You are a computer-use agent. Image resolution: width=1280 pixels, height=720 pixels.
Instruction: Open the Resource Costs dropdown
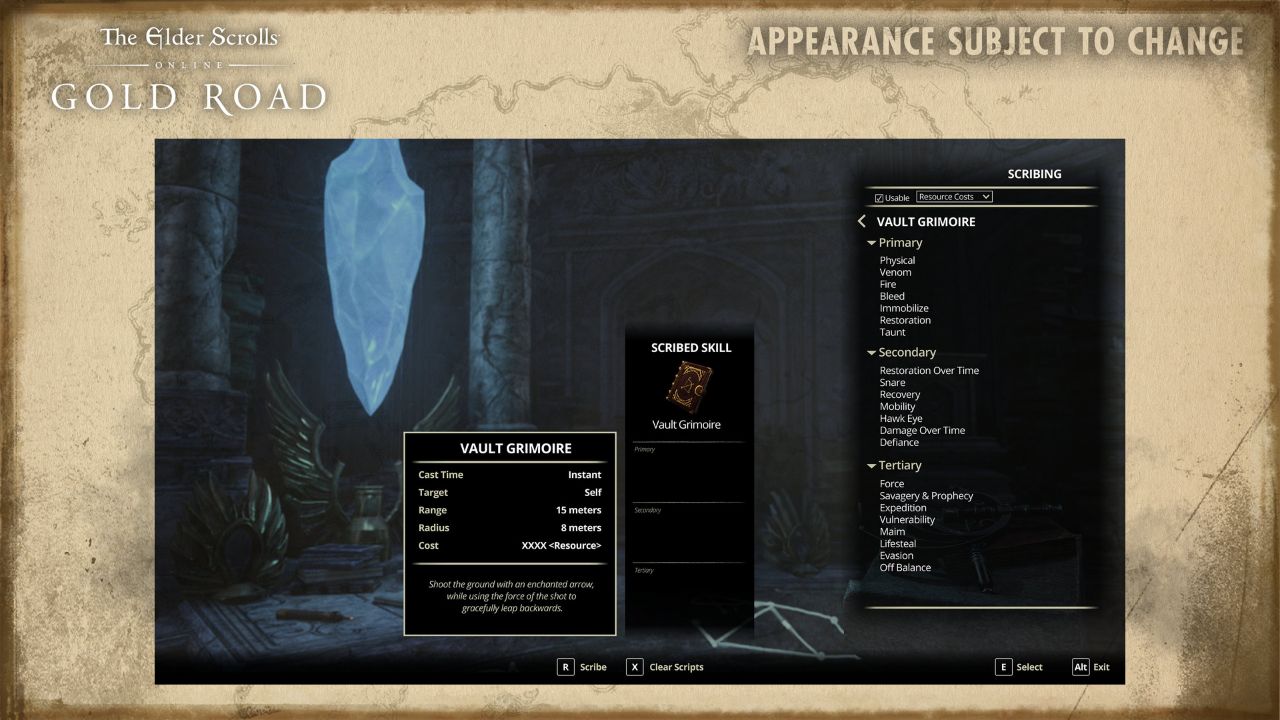point(955,196)
